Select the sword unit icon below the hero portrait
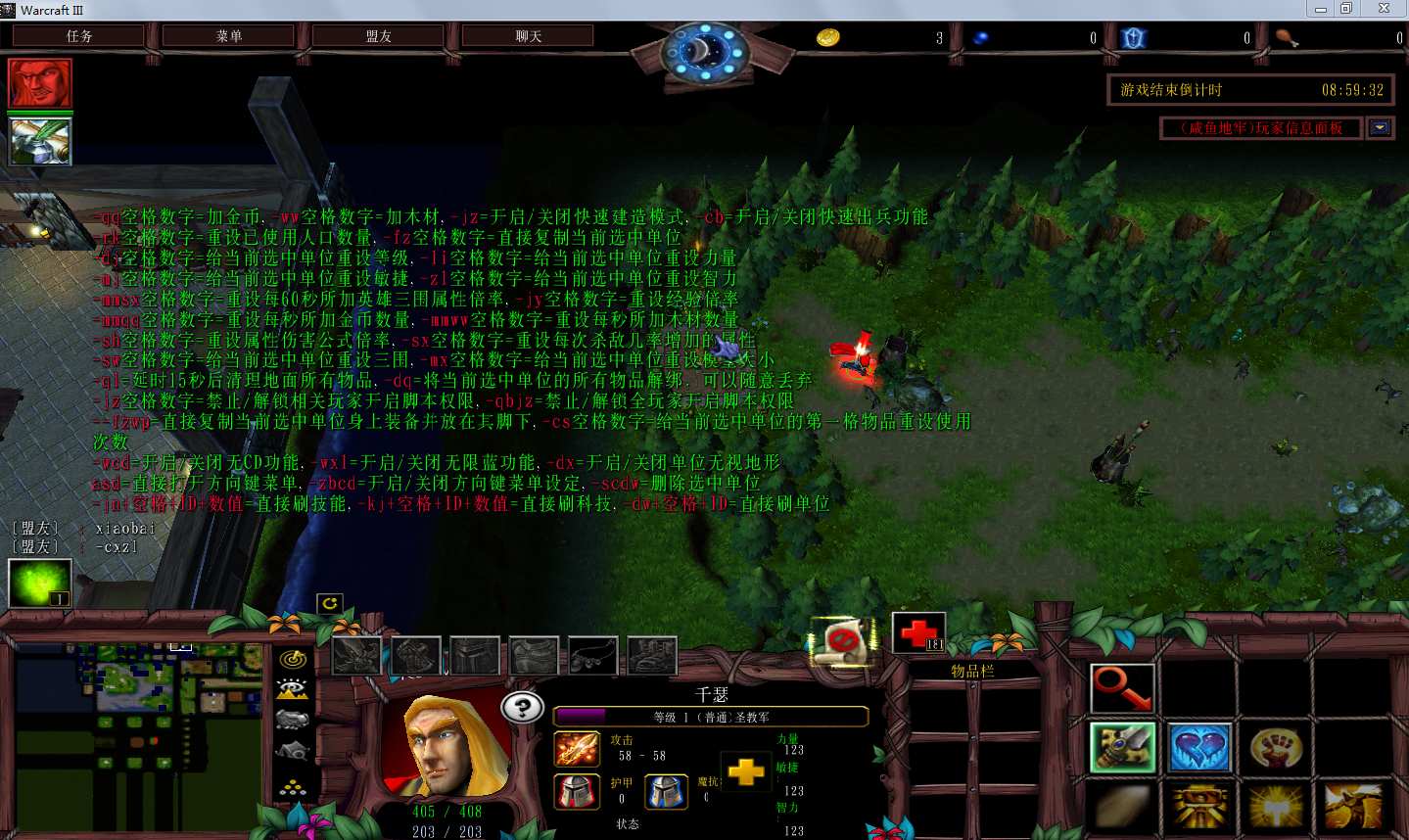 (40, 141)
